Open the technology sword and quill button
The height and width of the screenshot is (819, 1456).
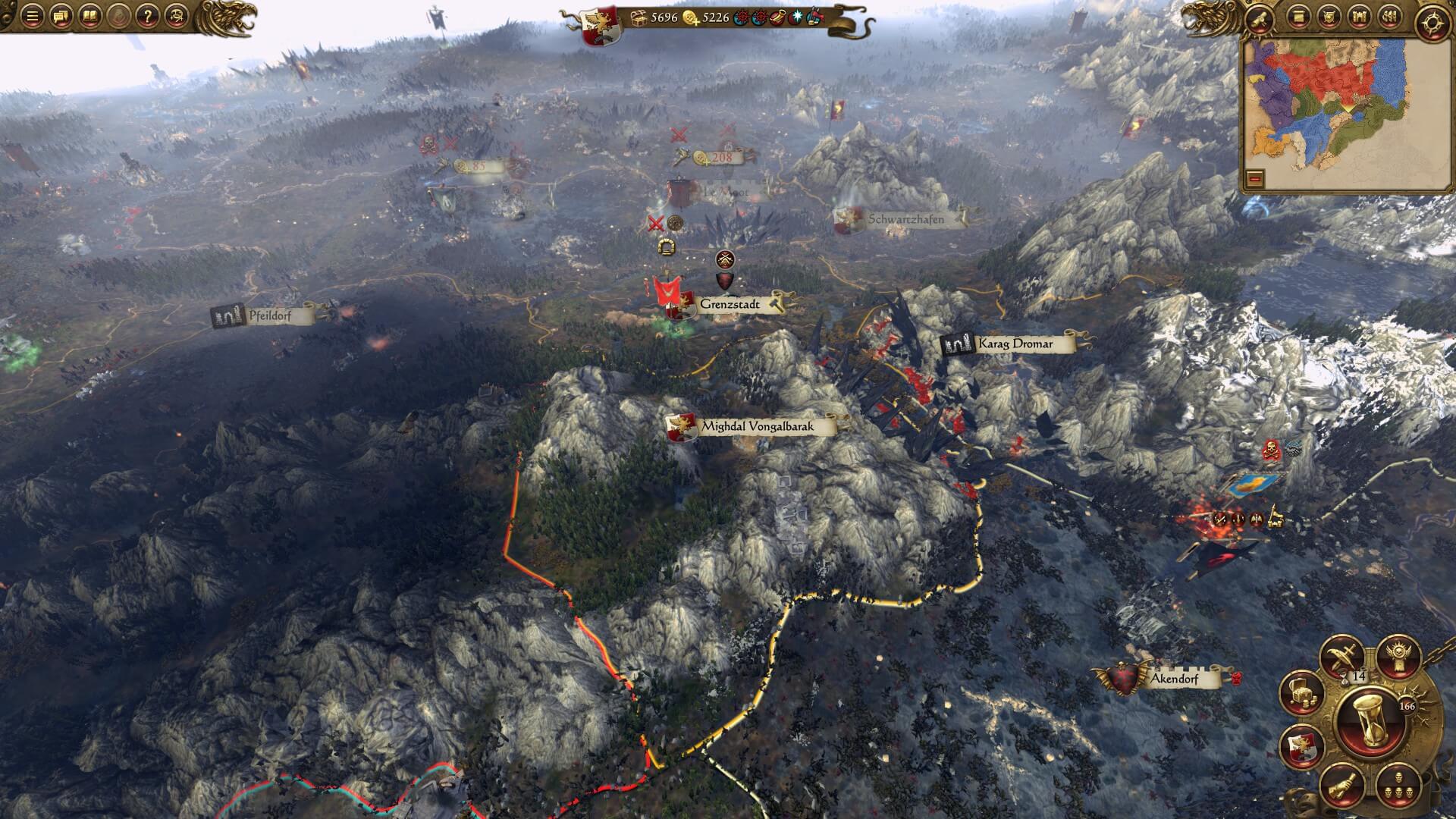(x=1343, y=656)
